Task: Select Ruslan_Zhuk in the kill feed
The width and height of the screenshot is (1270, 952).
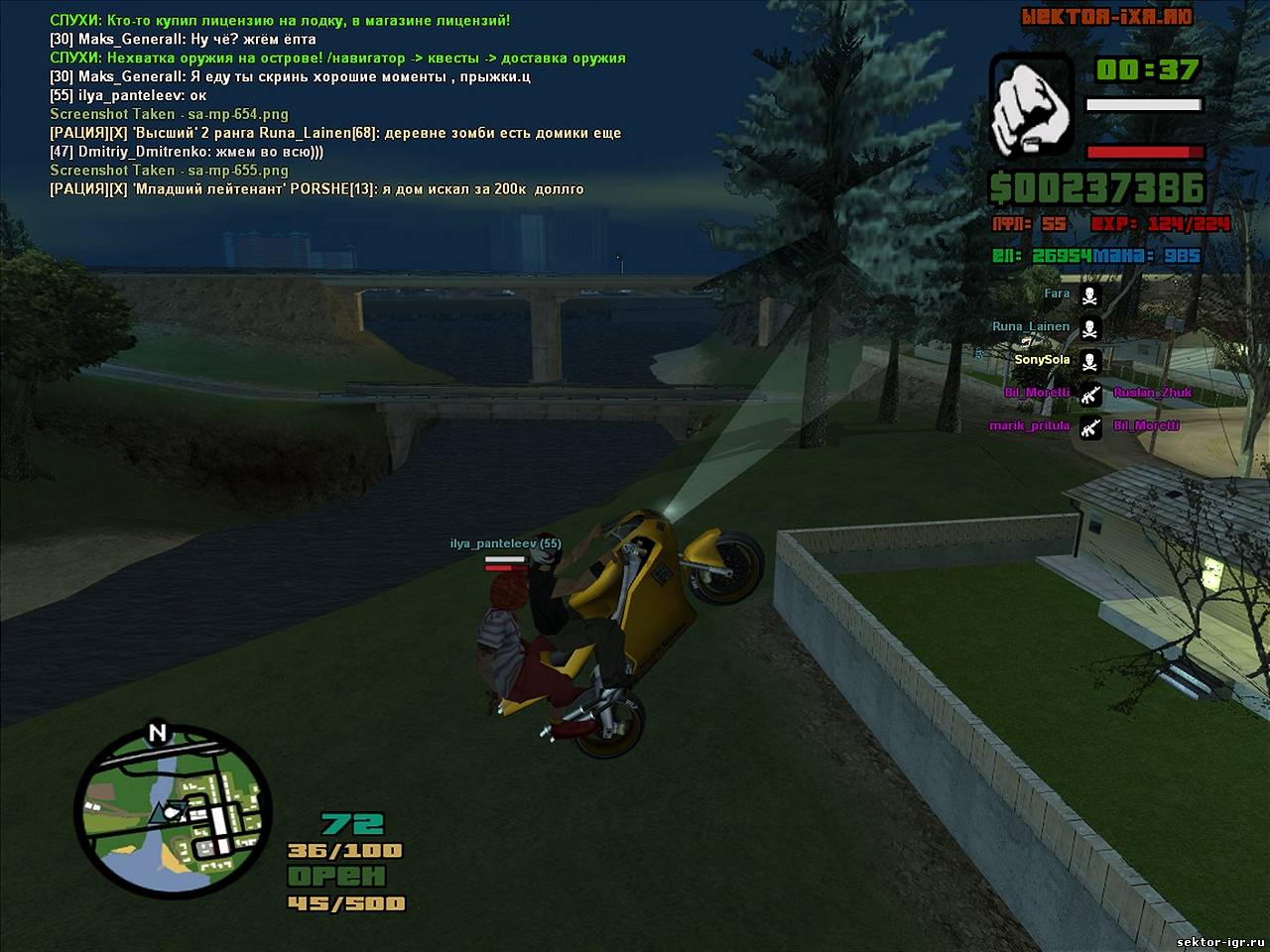Action: 1152,393
